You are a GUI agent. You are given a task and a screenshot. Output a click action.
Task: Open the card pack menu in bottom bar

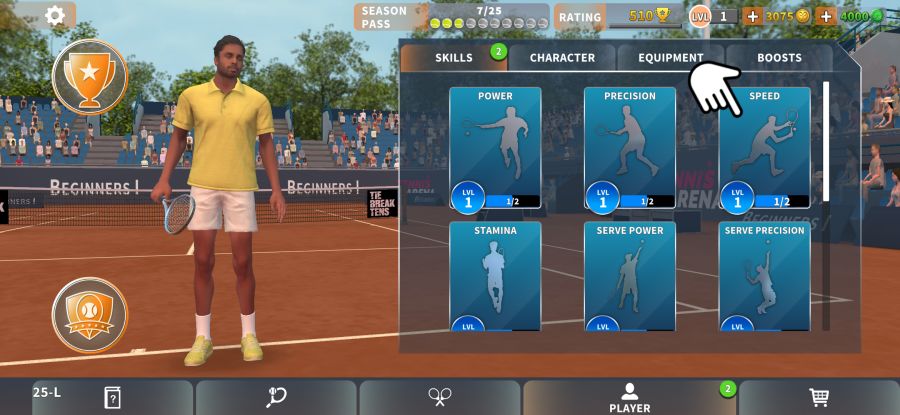tap(112, 397)
